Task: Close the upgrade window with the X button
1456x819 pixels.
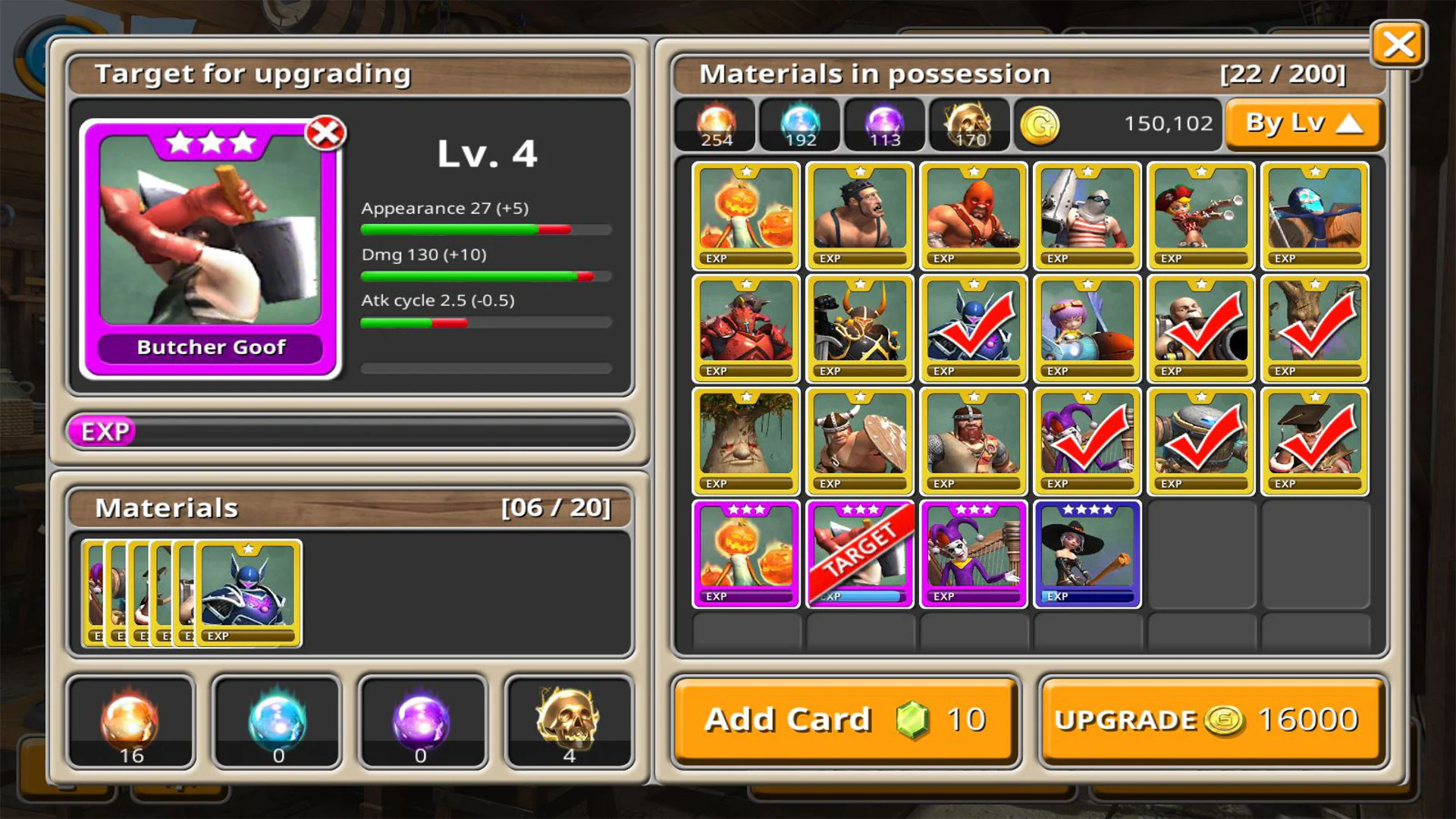Action: click(x=1398, y=44)
